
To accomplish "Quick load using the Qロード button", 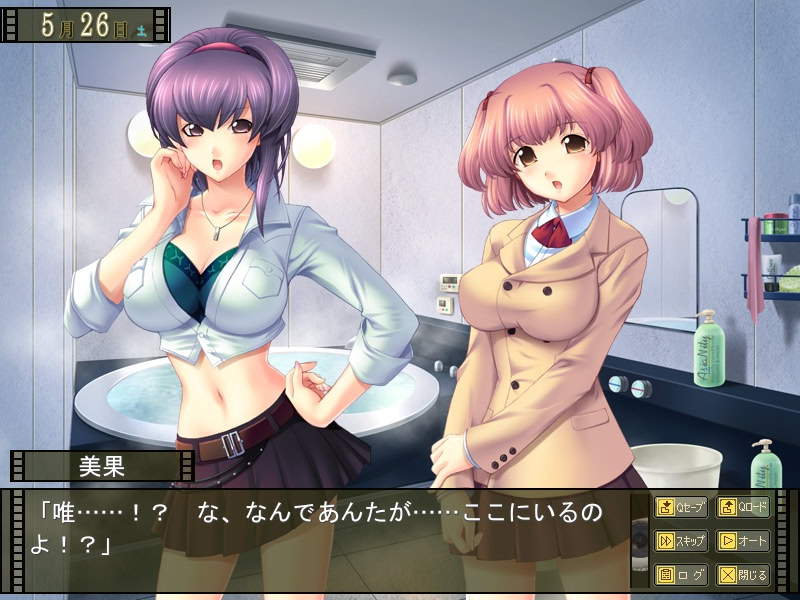I will (743, 507).
